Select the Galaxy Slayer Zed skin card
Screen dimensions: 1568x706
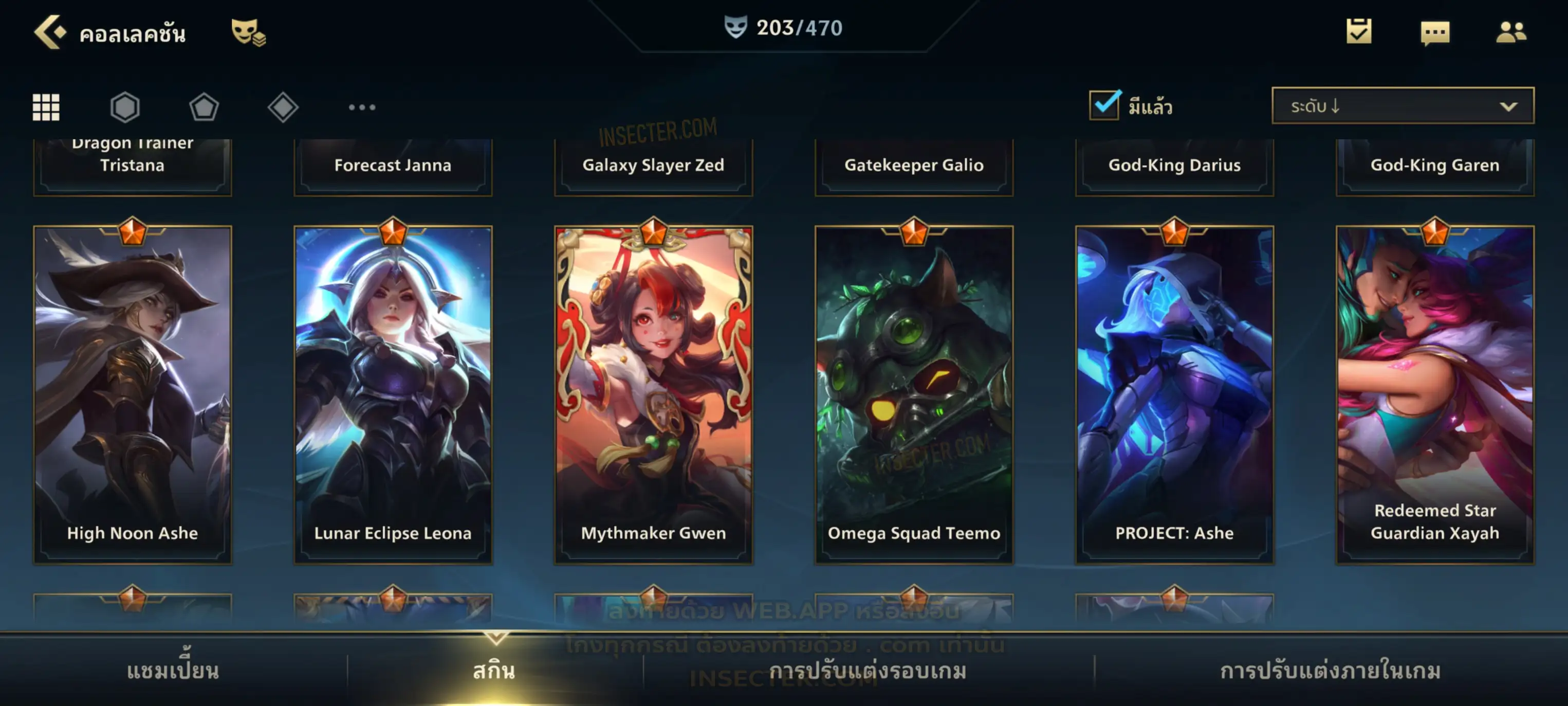[654, 165]
